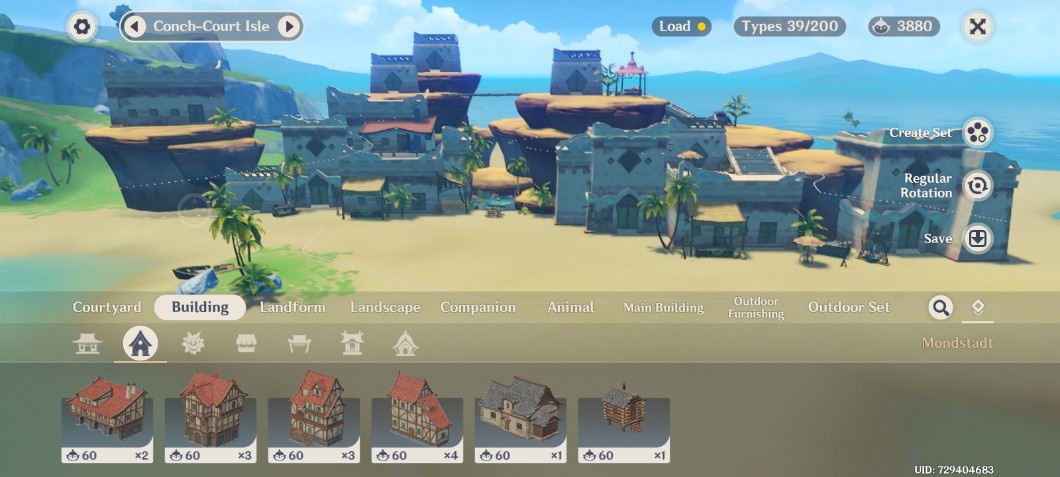
Task: Switch to the Outdoor Set tab
Action: [x=848, y=307]
